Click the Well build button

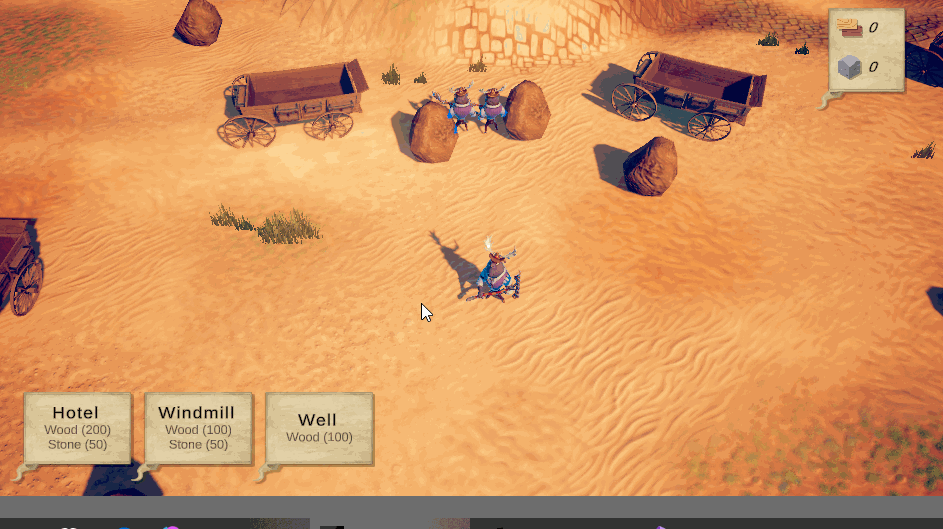[x=319, y=428]
